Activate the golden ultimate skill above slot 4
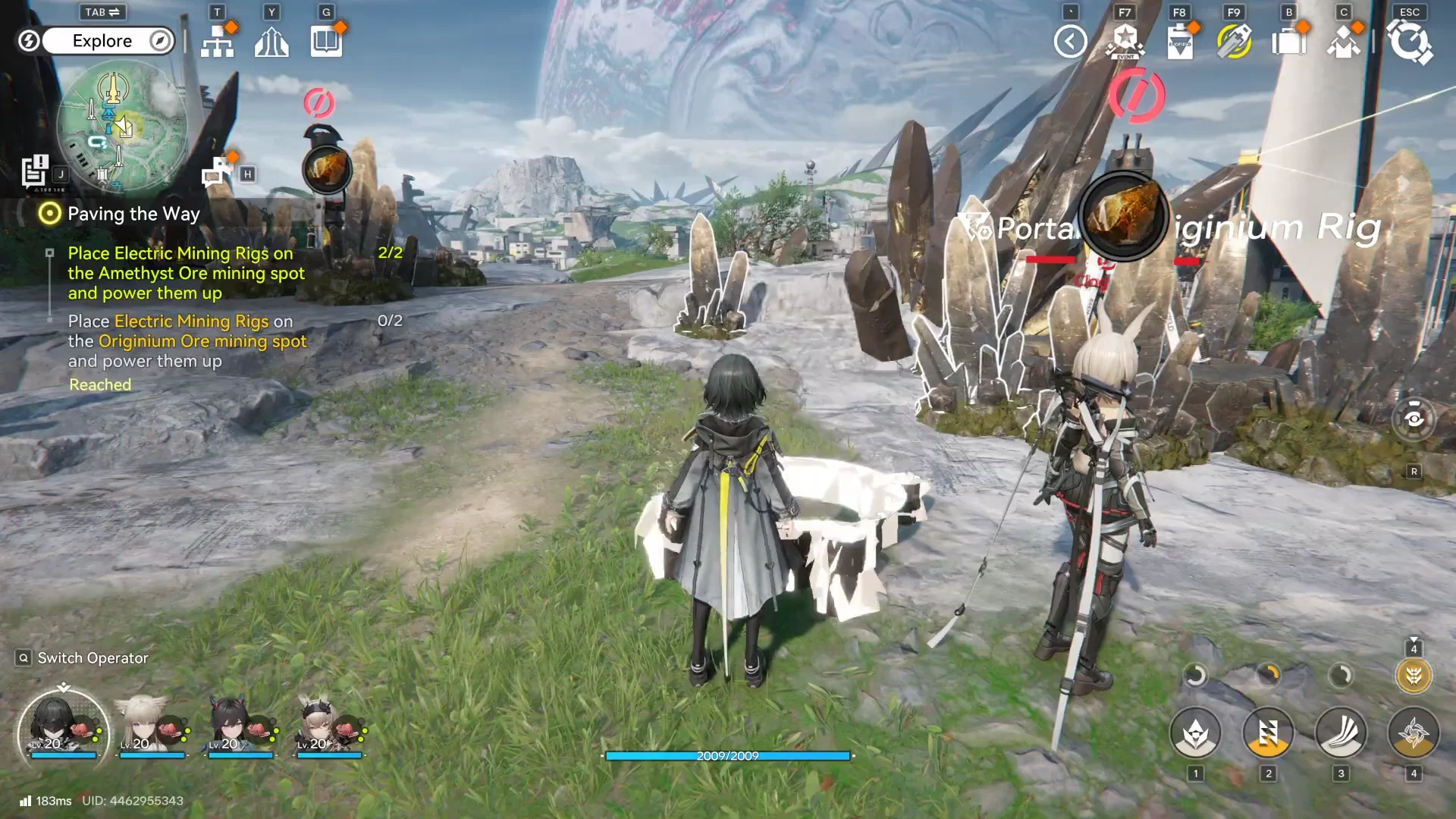 pos(1414,675)
